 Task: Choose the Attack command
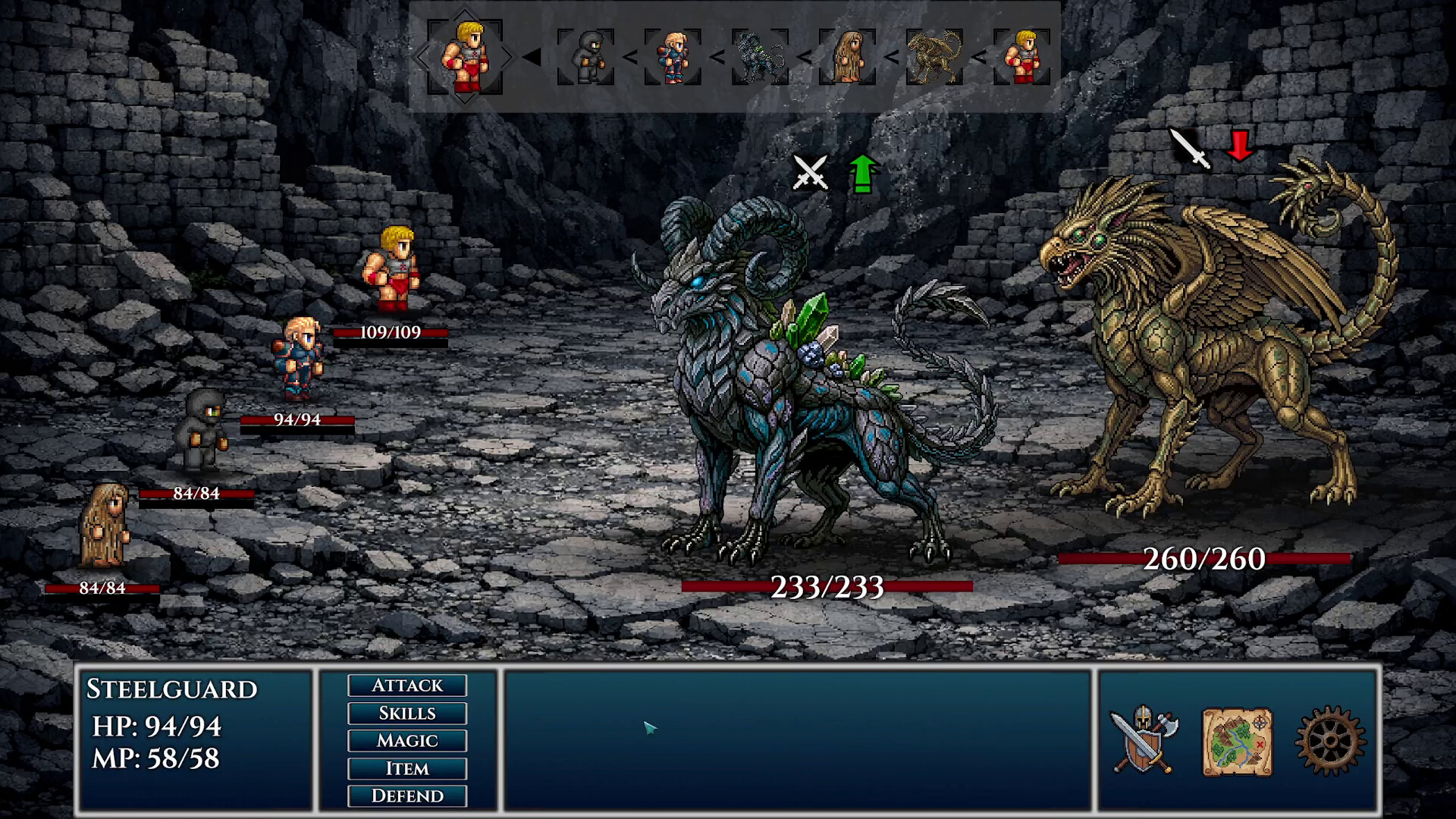407,686
